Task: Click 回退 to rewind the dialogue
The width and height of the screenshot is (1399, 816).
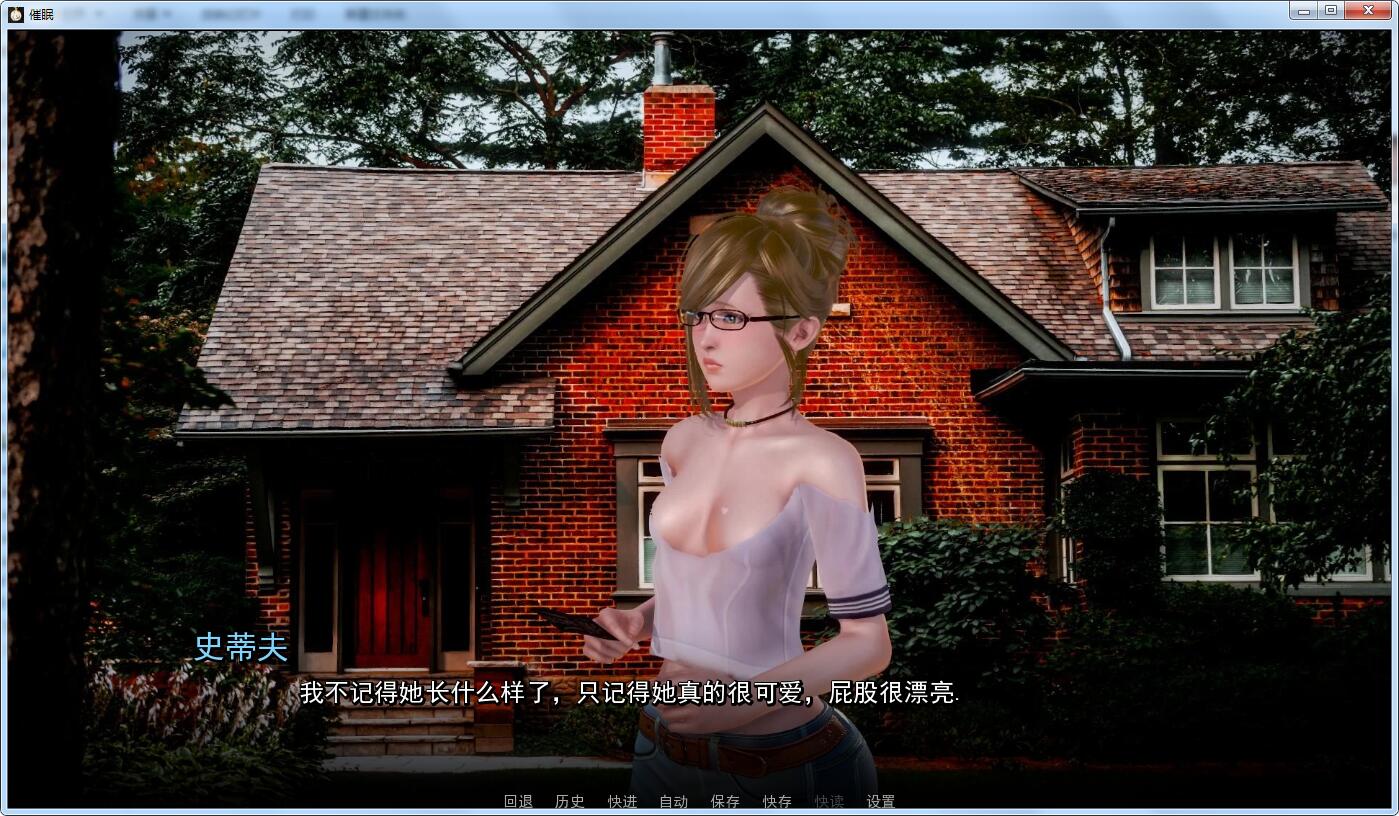Action: coord(517,801)
